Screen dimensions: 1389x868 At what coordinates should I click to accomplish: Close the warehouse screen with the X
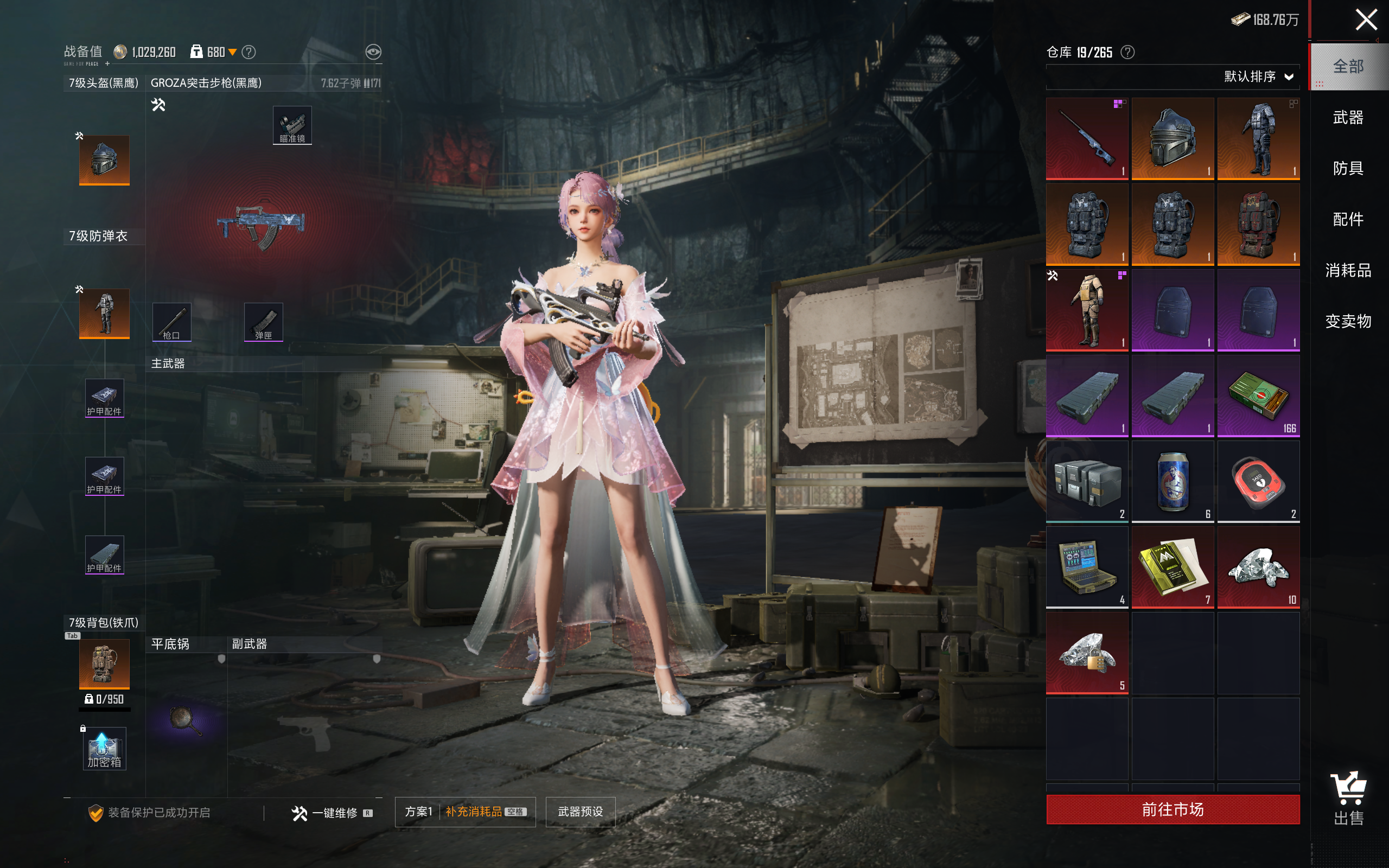point(1366,20)
